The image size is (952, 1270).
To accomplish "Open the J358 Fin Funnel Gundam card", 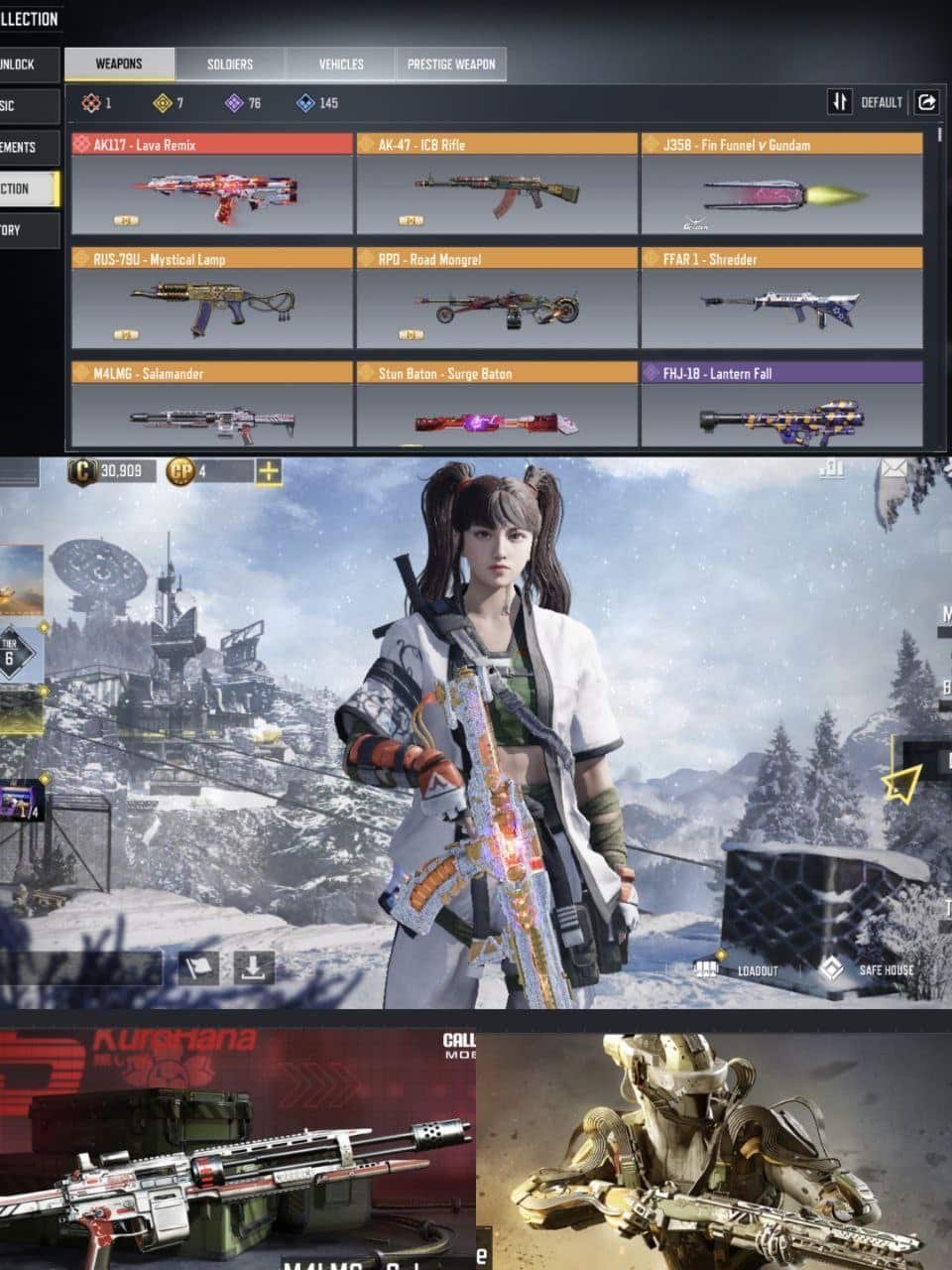I will point(781,185).
